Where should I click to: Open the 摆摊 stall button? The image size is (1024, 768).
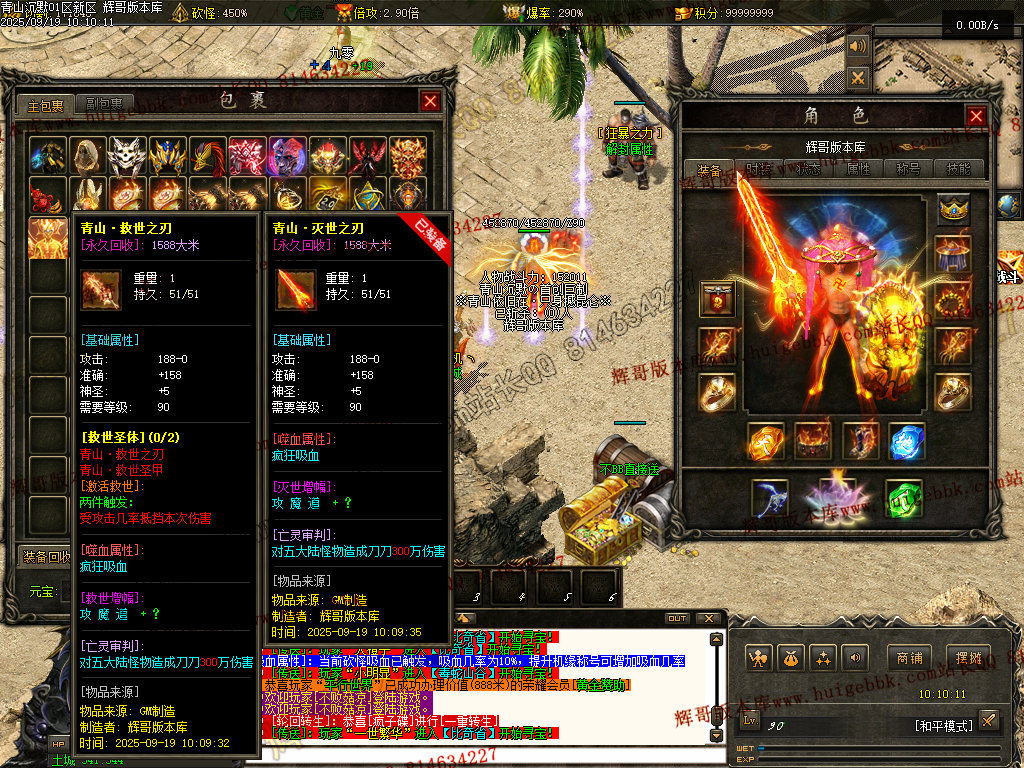[x=968, y=658]
